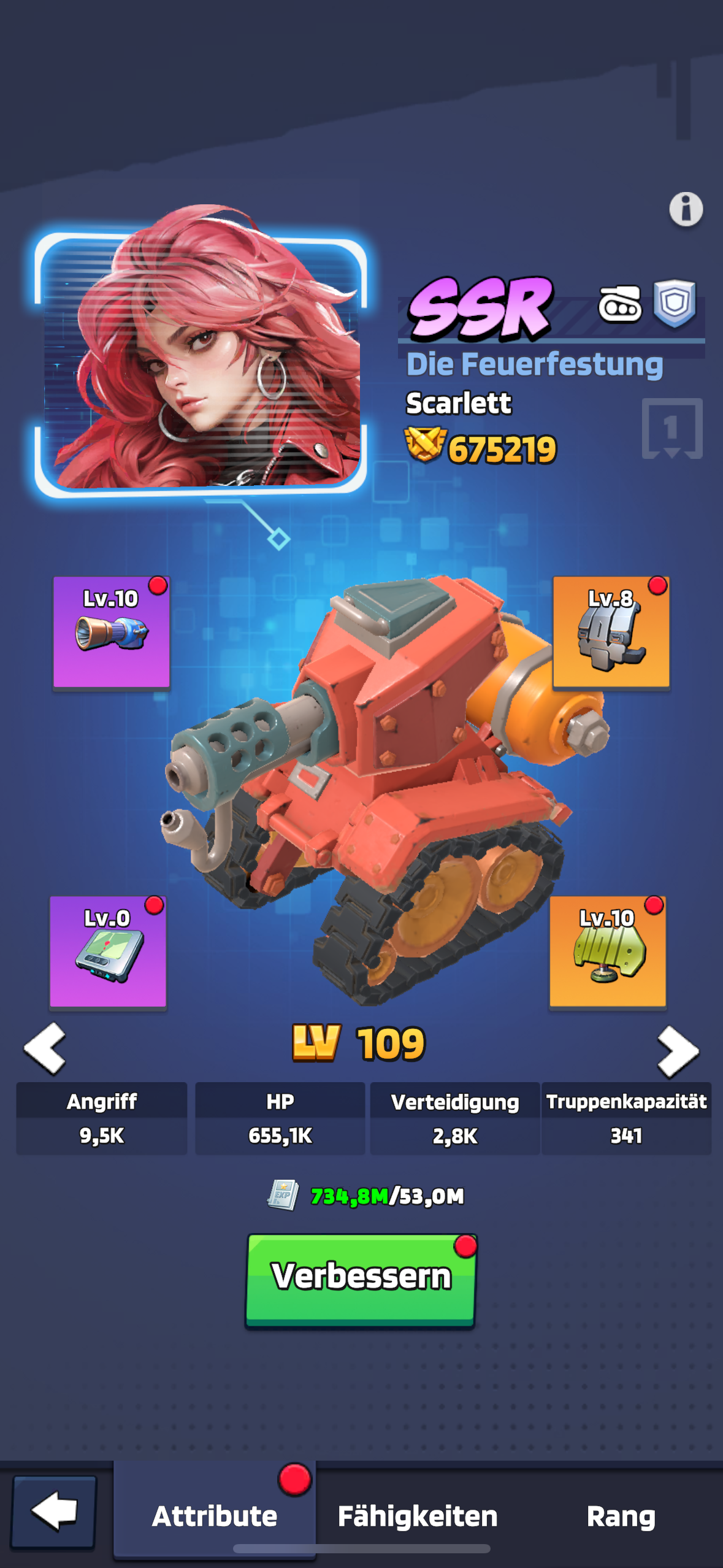Screen dimensions: 723x1568
Task: Select the Lv.10 green gear slot
Action: pos(607,951)
